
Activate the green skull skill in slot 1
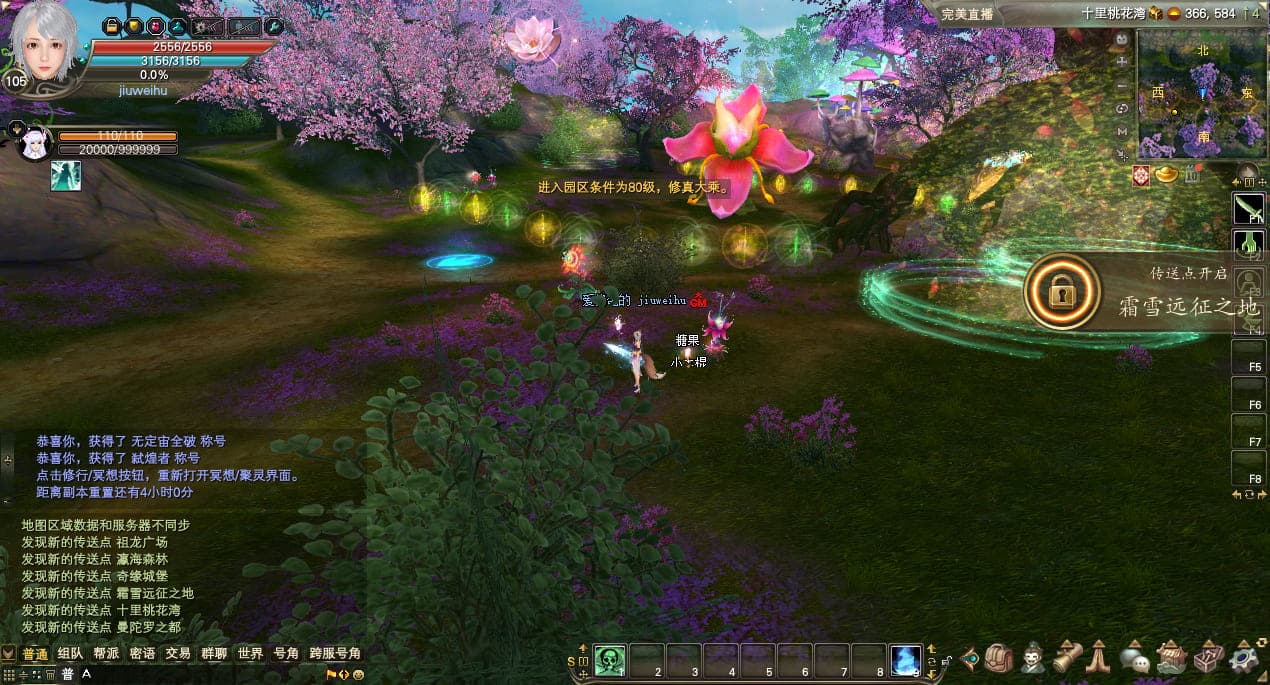point(610,660)
